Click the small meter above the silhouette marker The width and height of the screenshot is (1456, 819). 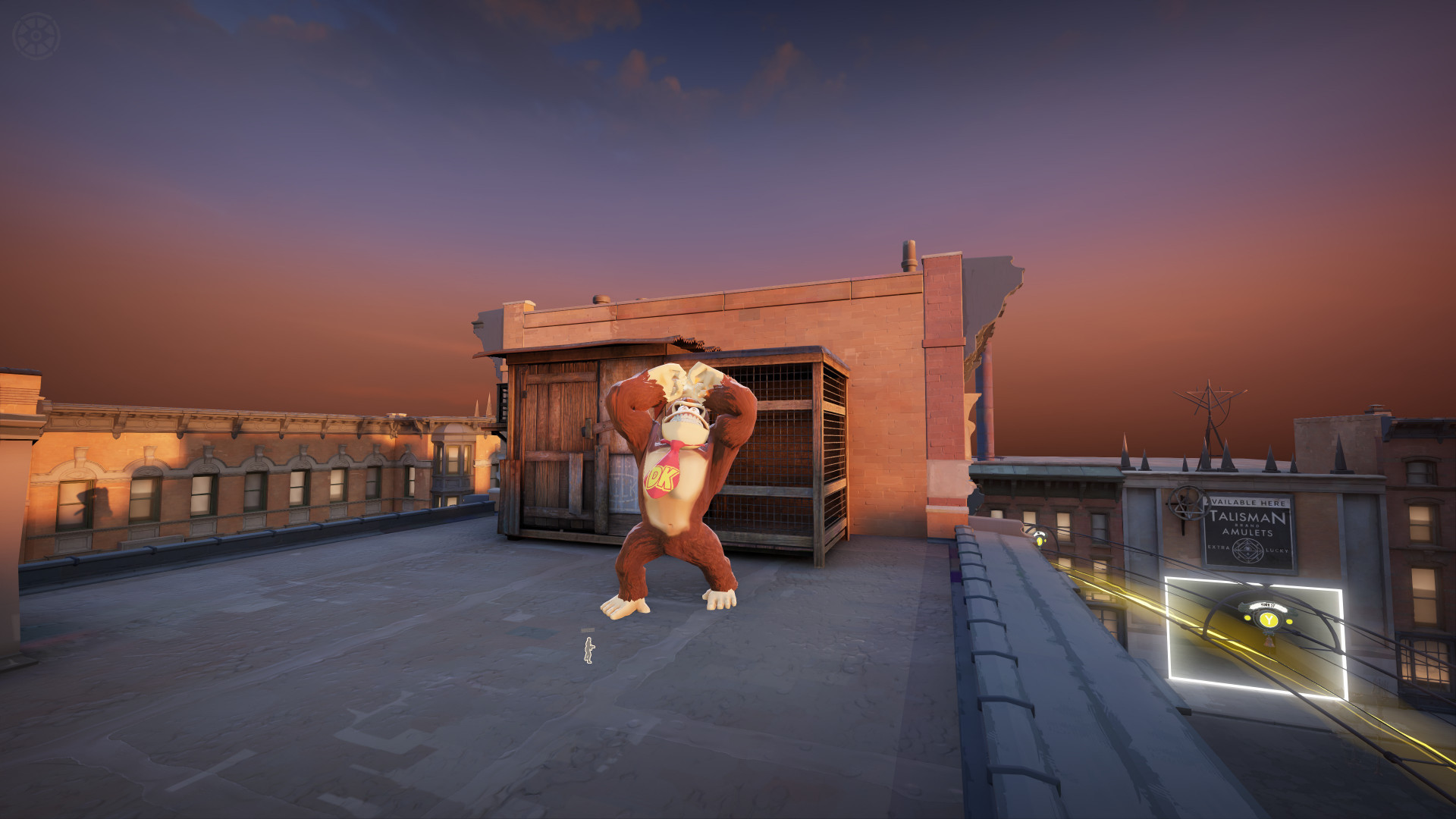coord(587,630)
